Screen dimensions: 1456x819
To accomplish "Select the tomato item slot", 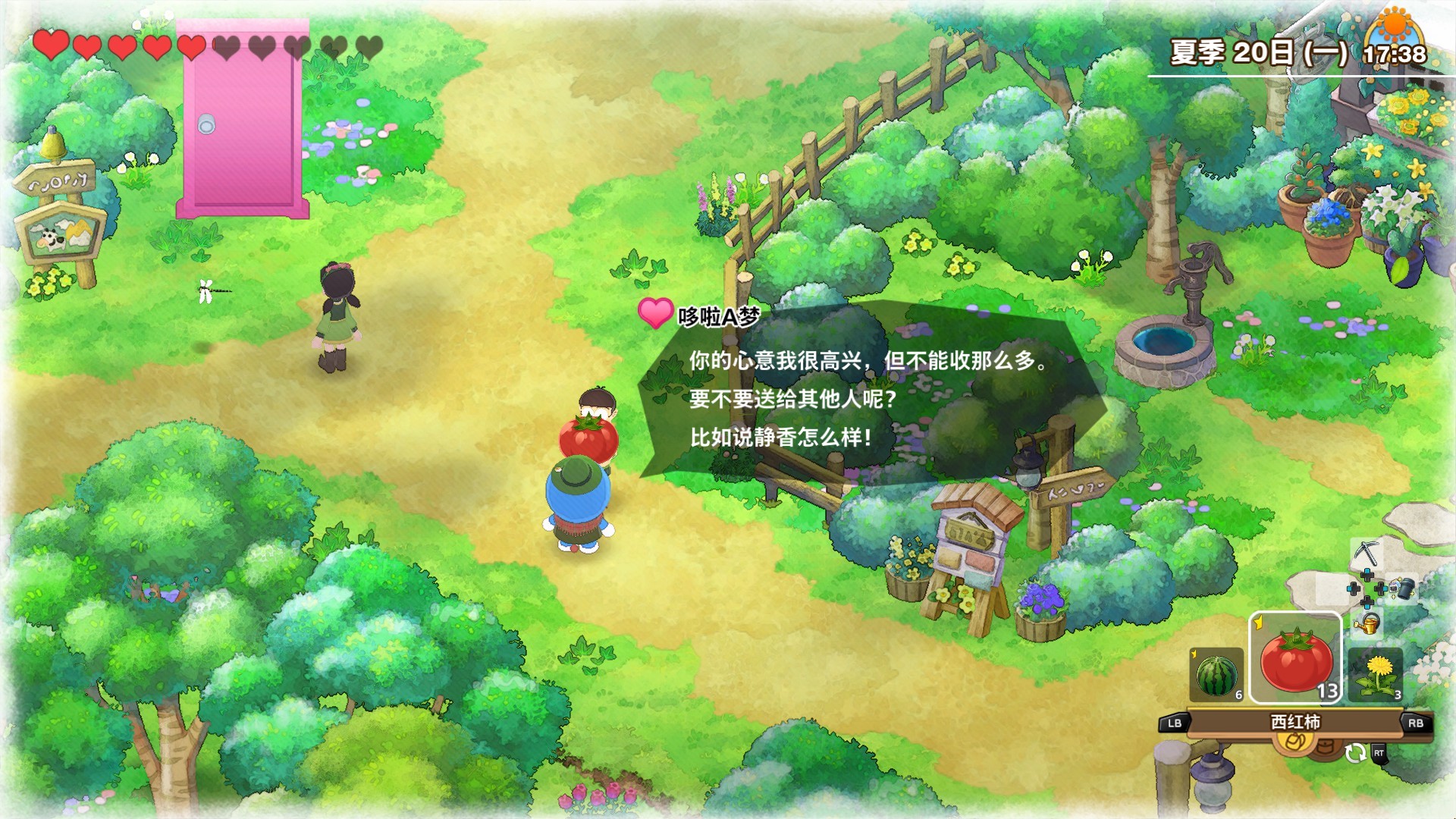I will pos(1295,658).
